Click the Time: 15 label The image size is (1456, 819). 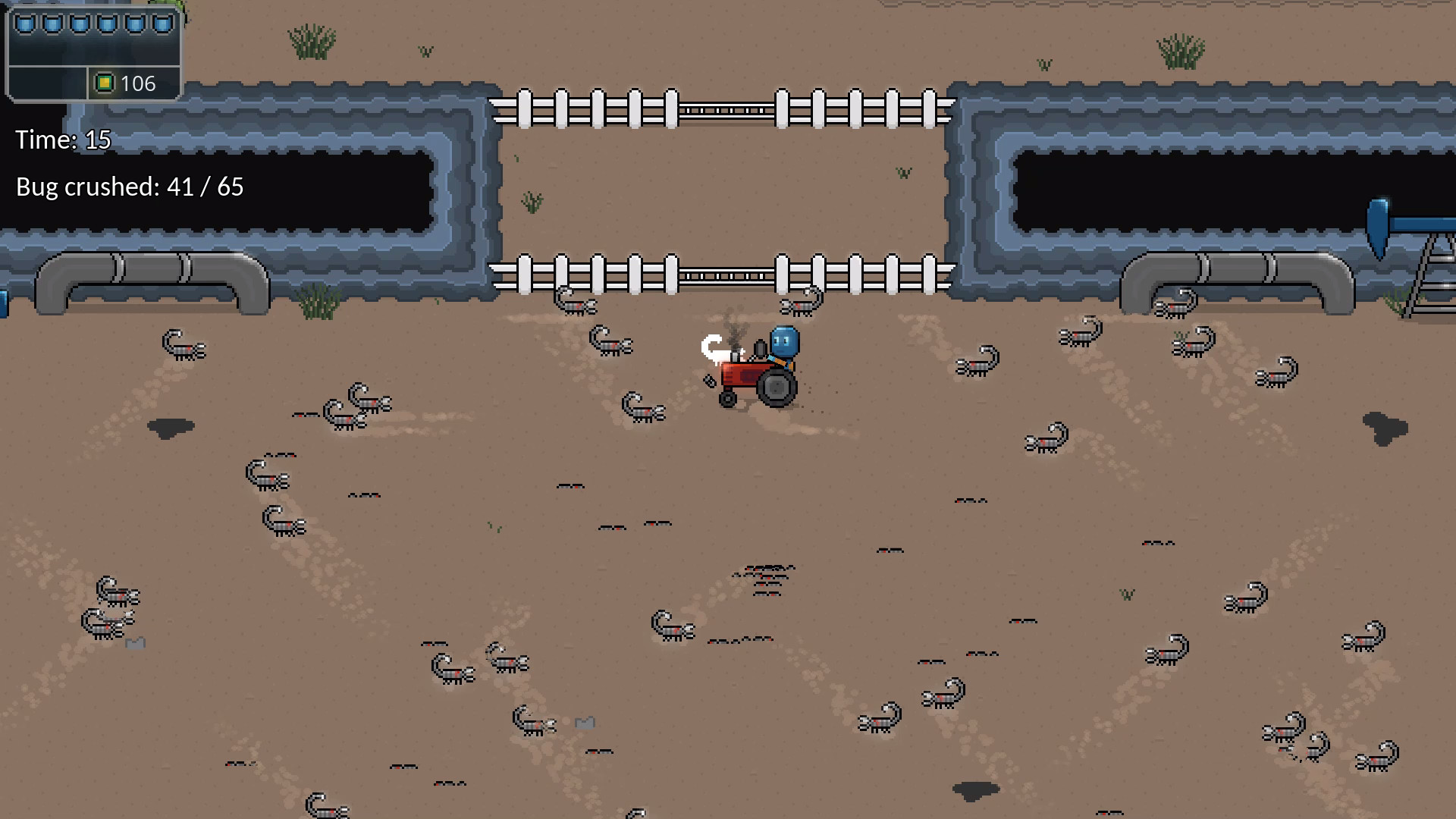tap(64, 140)
